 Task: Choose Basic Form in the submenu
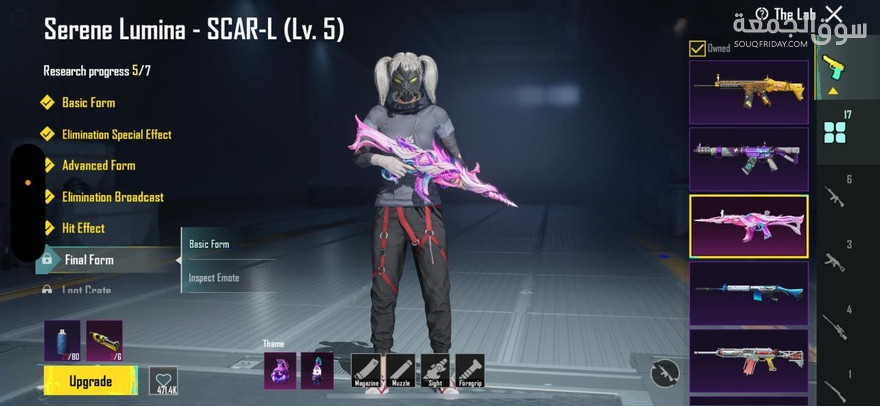coord(210,244)
